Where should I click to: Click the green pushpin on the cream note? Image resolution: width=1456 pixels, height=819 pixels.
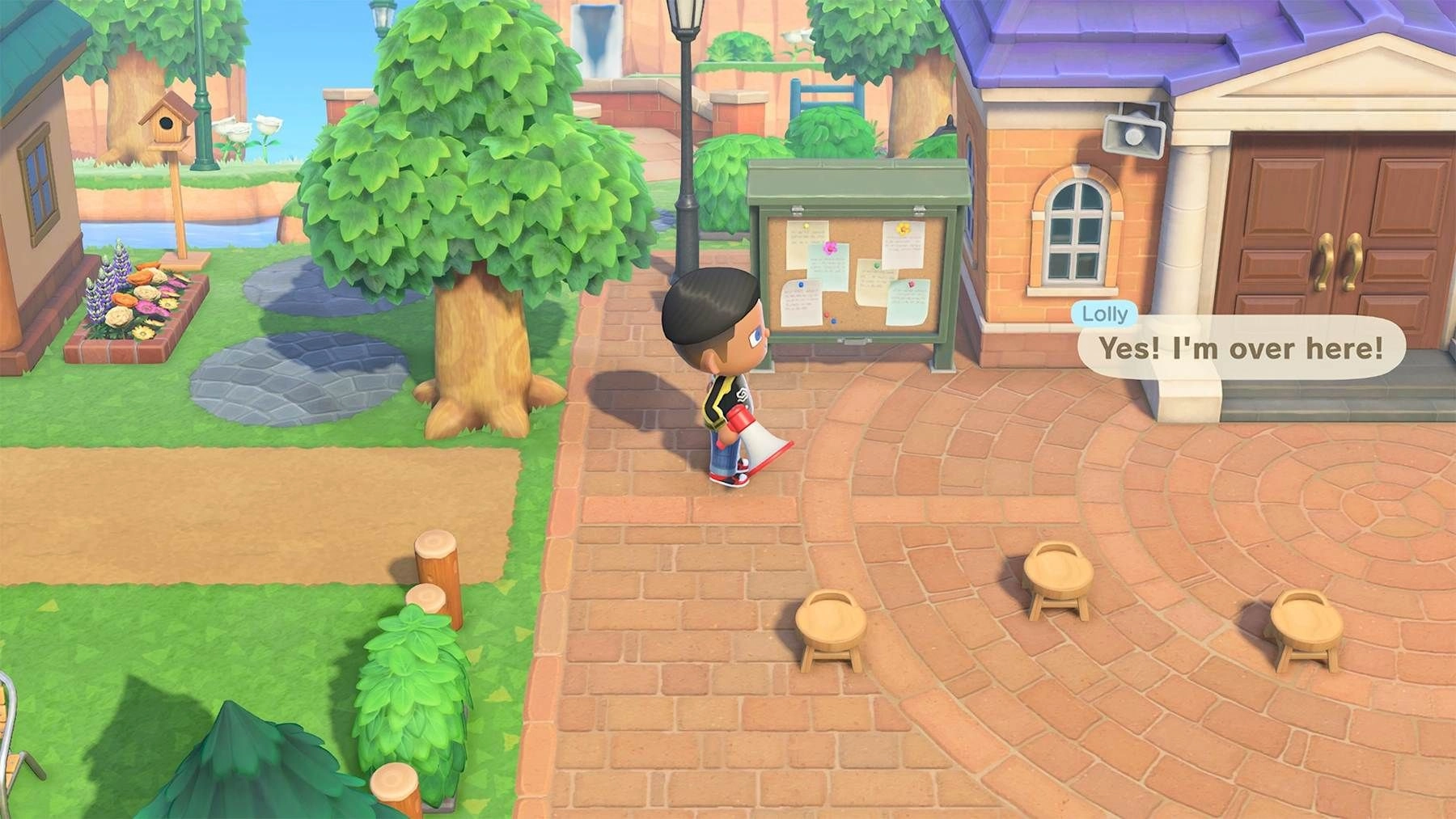[877, 264]
